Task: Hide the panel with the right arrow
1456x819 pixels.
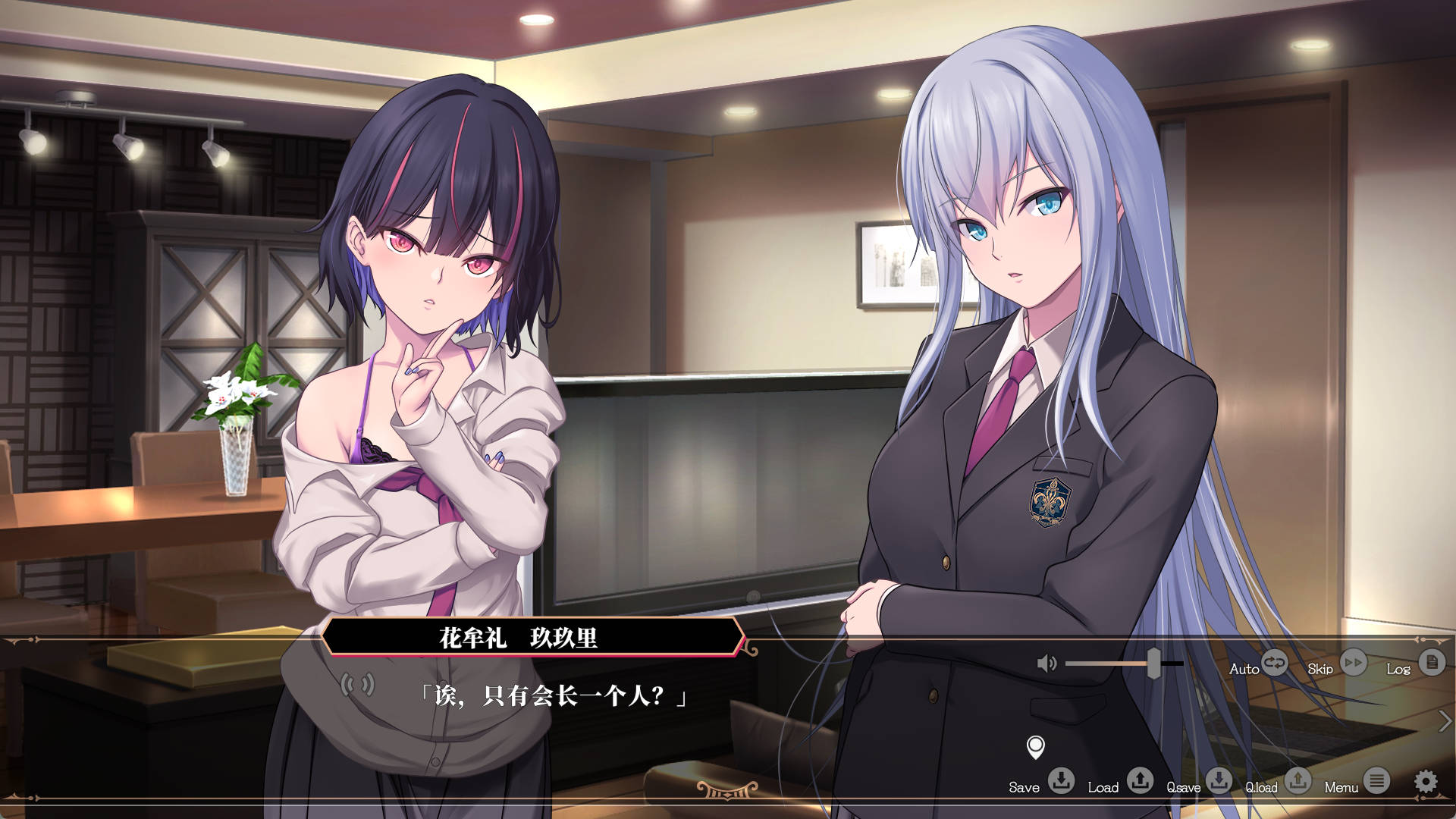Action: pyautogui.click(x=1445, y=721)
